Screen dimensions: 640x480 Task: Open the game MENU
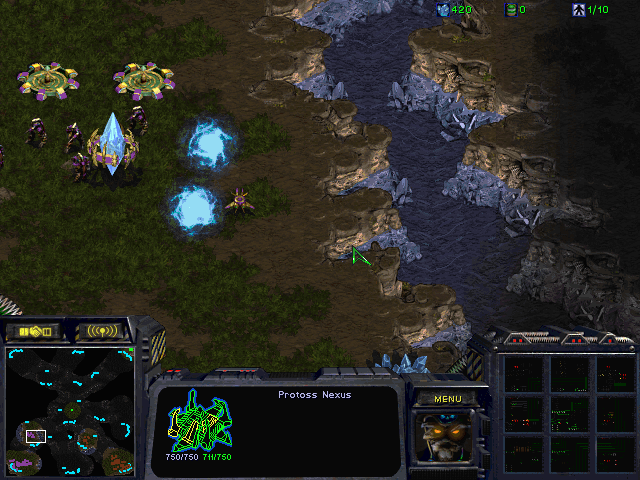[447, 399]
